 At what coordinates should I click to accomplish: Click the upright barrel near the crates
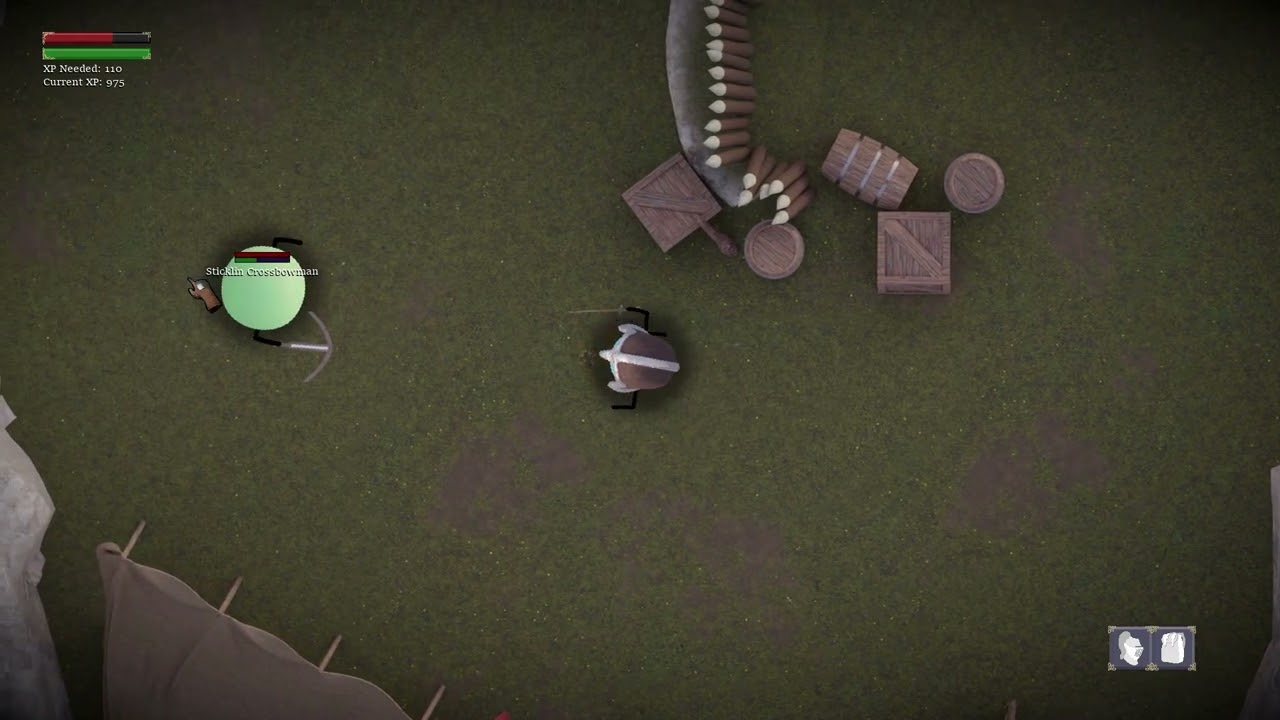coord(972,184)
